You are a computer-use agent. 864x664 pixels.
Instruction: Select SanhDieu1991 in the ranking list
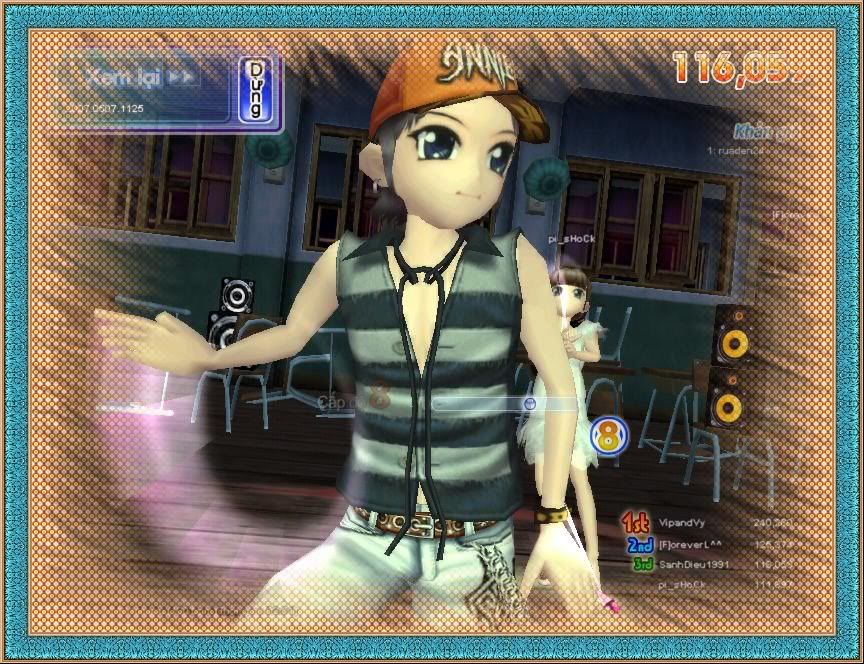tap(694, 565)
